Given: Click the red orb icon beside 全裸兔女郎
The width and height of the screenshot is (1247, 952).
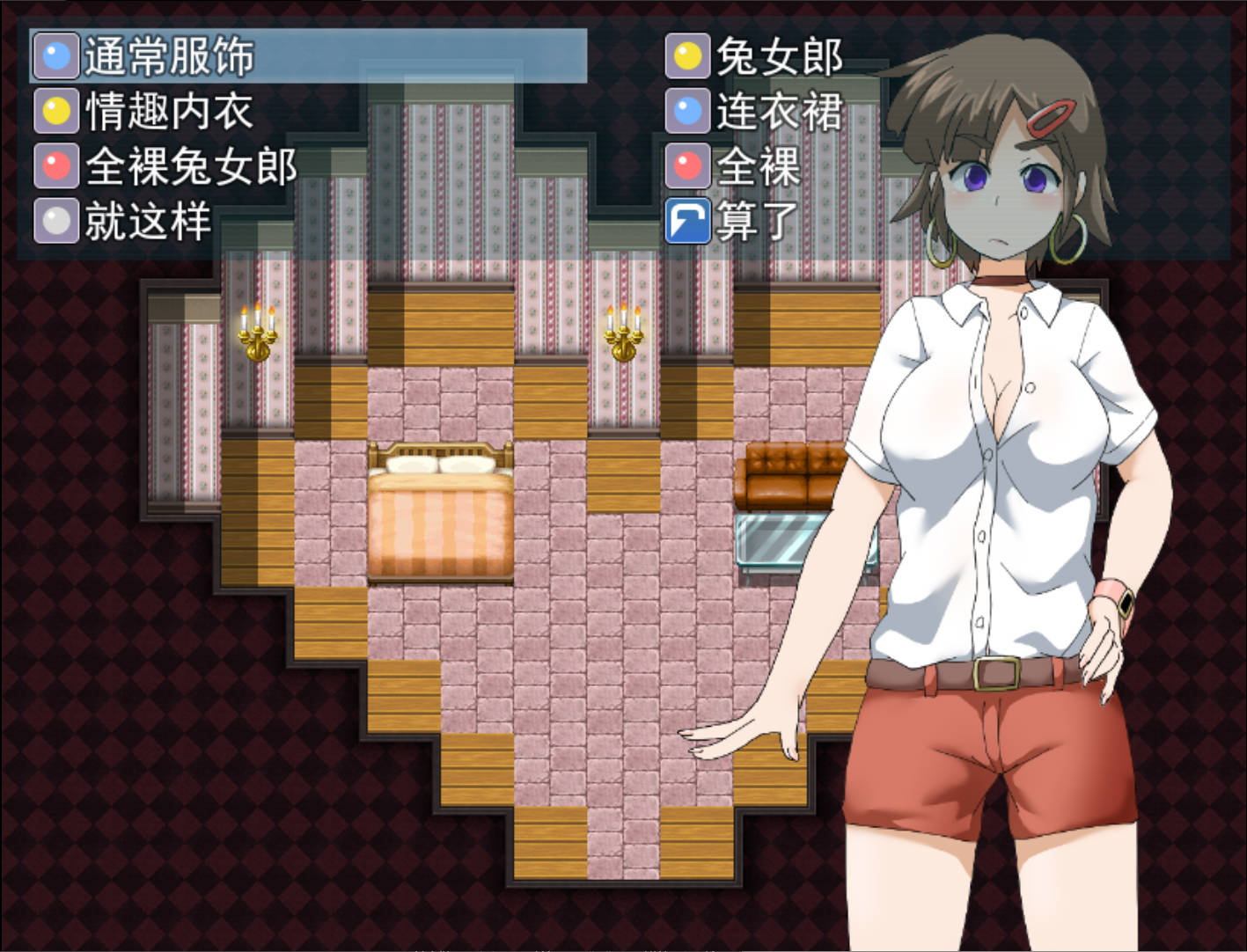Looking at the screenshot, I should (56, 166).
